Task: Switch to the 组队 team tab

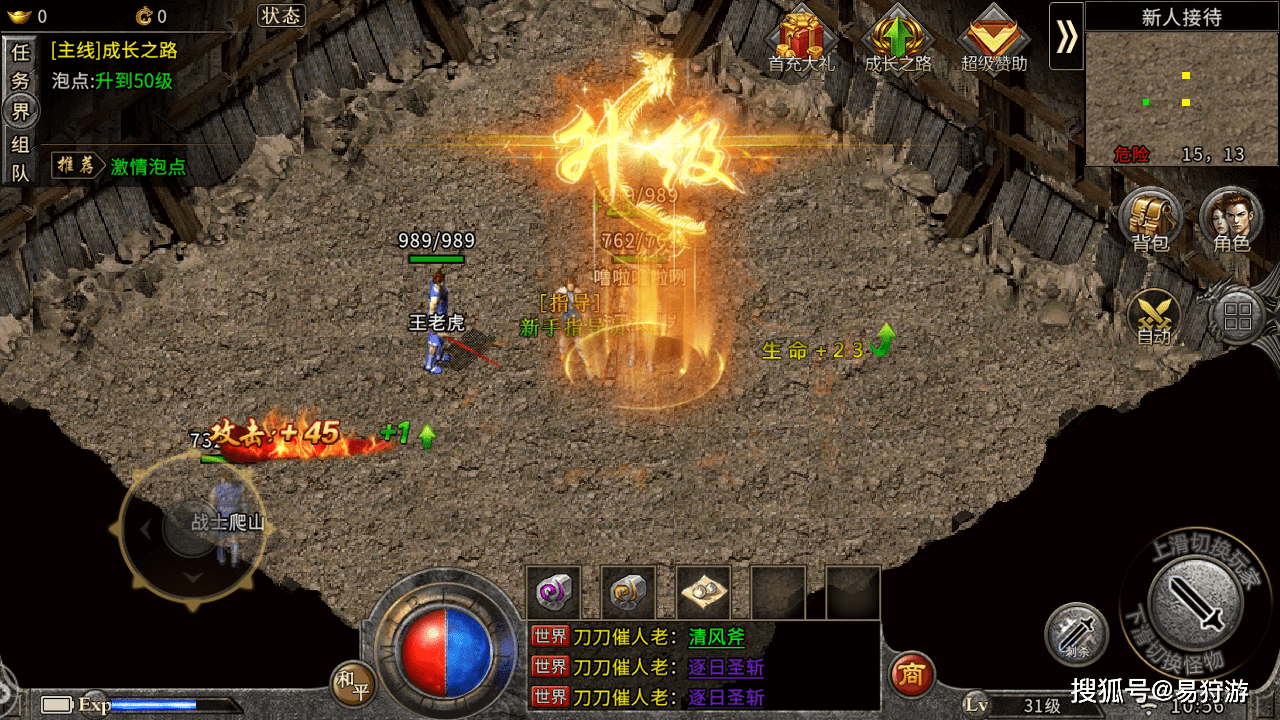Action: [x=20, y=158]
